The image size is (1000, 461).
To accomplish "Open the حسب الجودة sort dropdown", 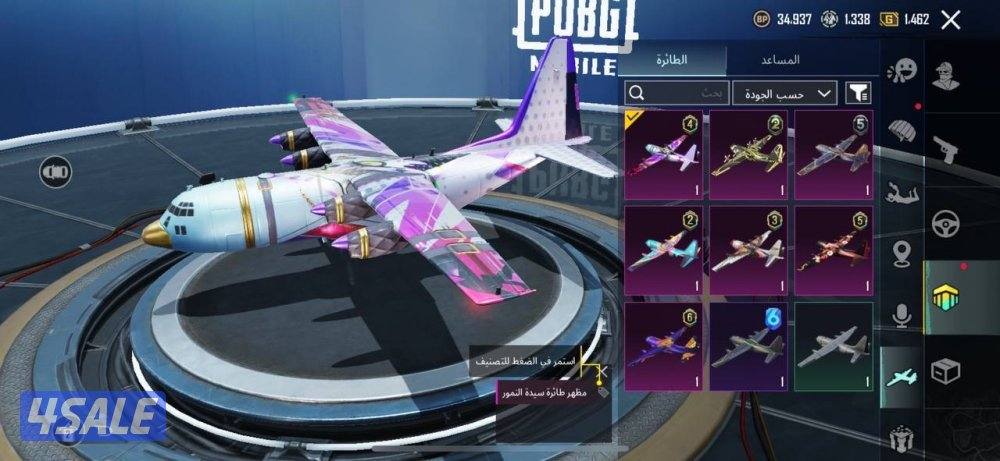I will click(785, 93).
